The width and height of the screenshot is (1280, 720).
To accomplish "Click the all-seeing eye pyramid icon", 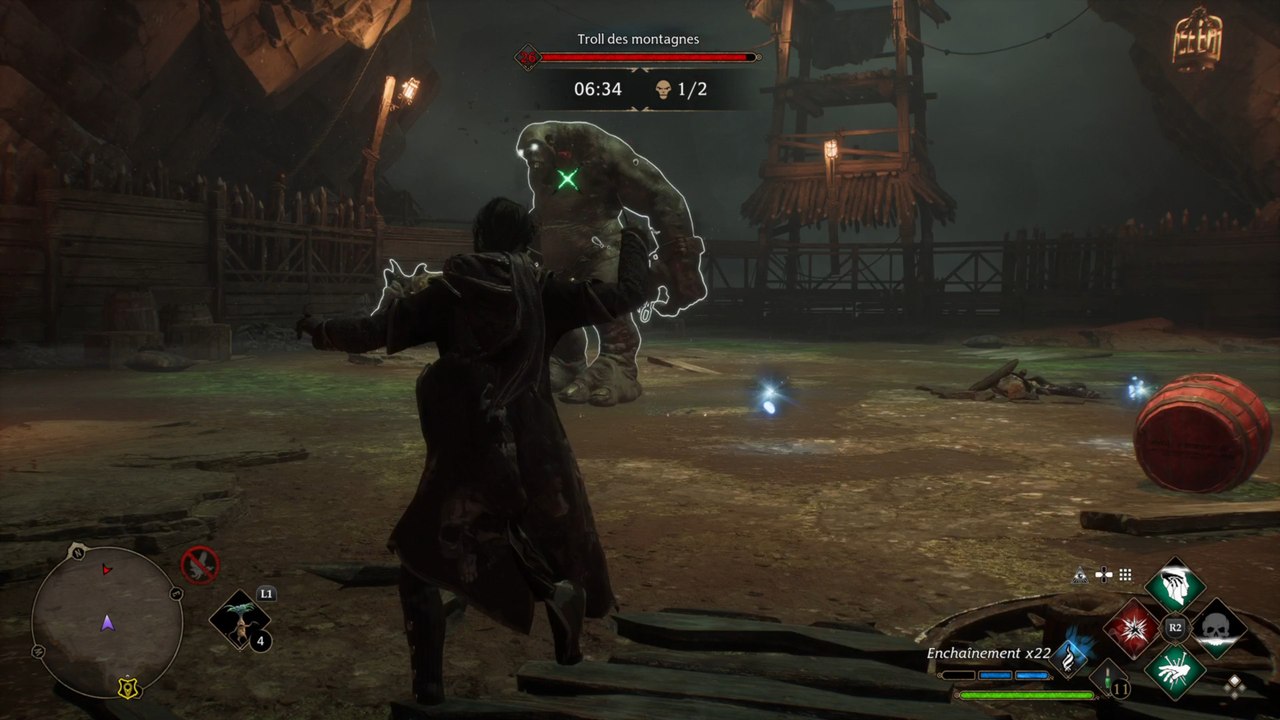I will click(x=1080, y=575).
